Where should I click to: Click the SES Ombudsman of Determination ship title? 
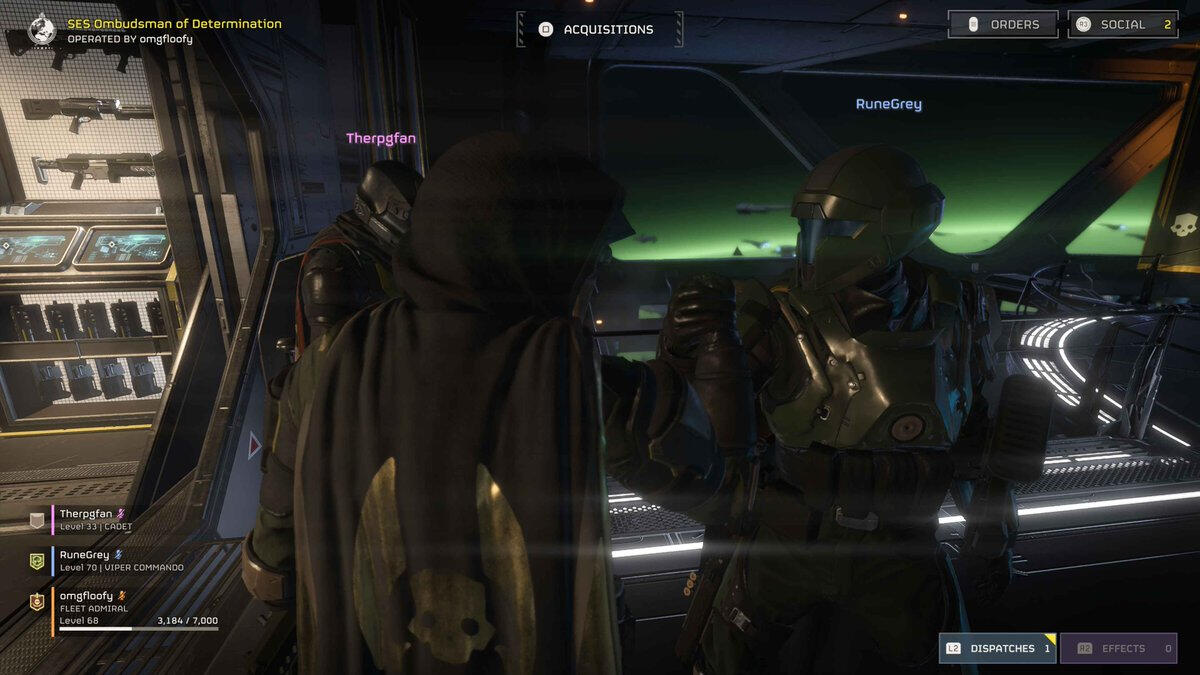click(x=174, y=24)
